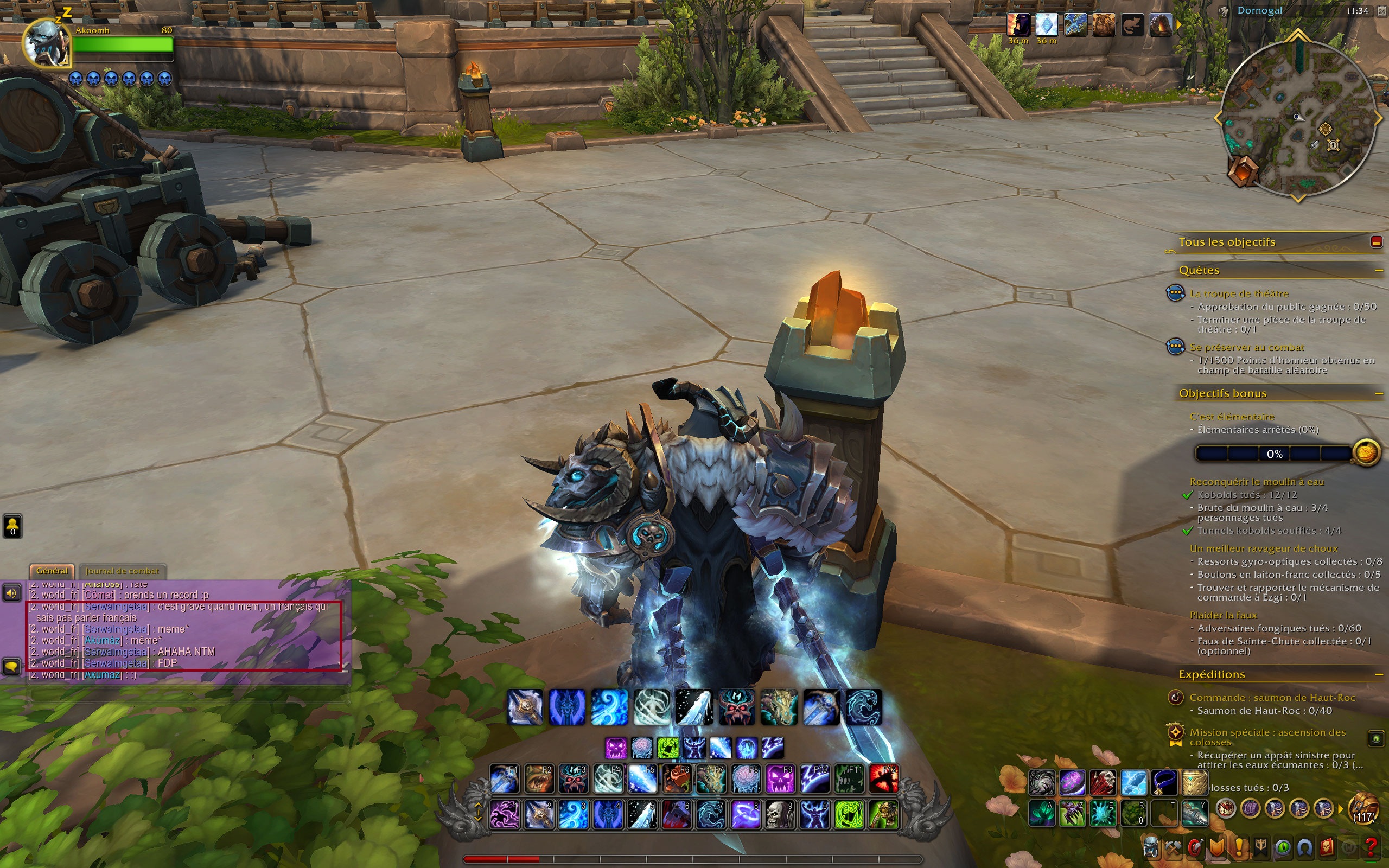Image resolution: width=1389 pixels, height=868 pixels.
Task: Collapse the Quêtes section header
Action: click(x=1378, y=270)
